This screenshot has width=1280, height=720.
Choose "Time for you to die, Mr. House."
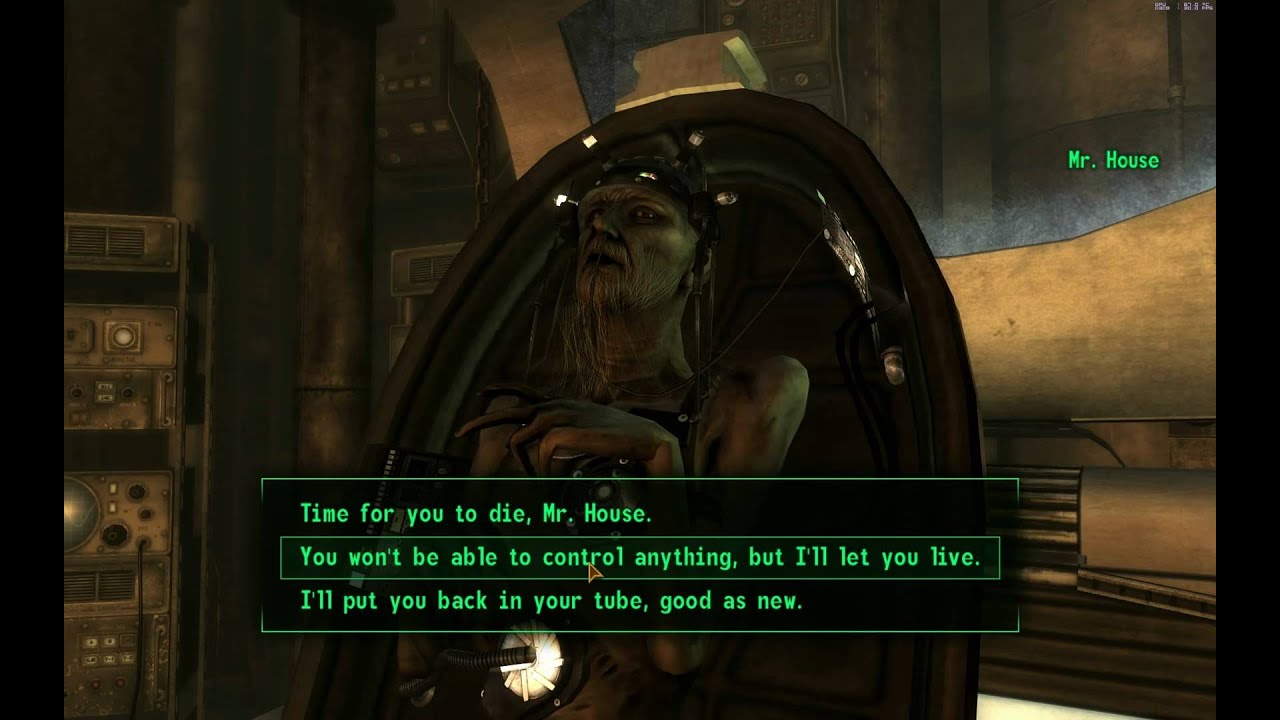tap(475, 514)
